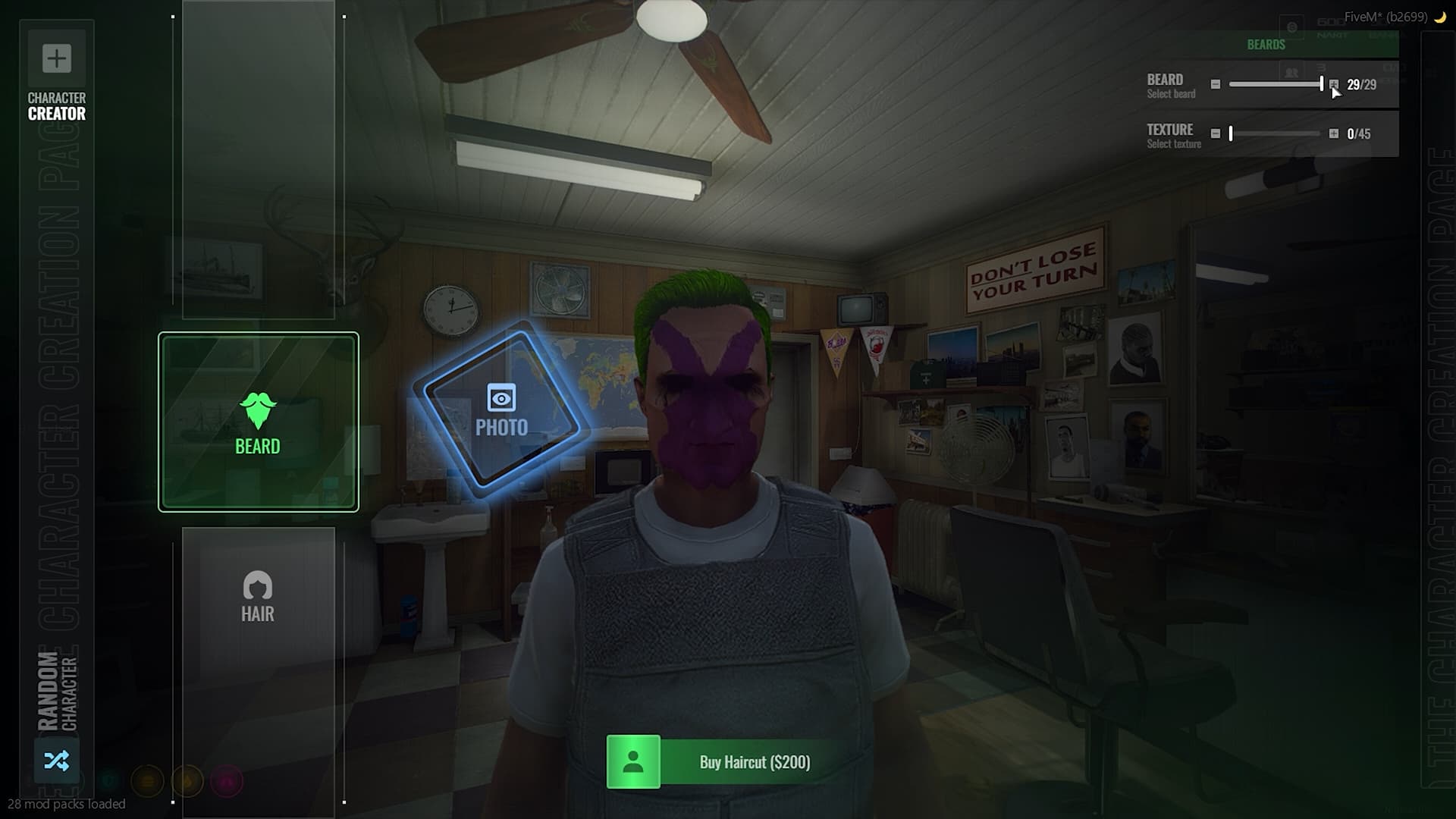Screen dimensions: 1456x819
Task: Decrease beard texture with minus button
Action: [x=1216, y=133]
